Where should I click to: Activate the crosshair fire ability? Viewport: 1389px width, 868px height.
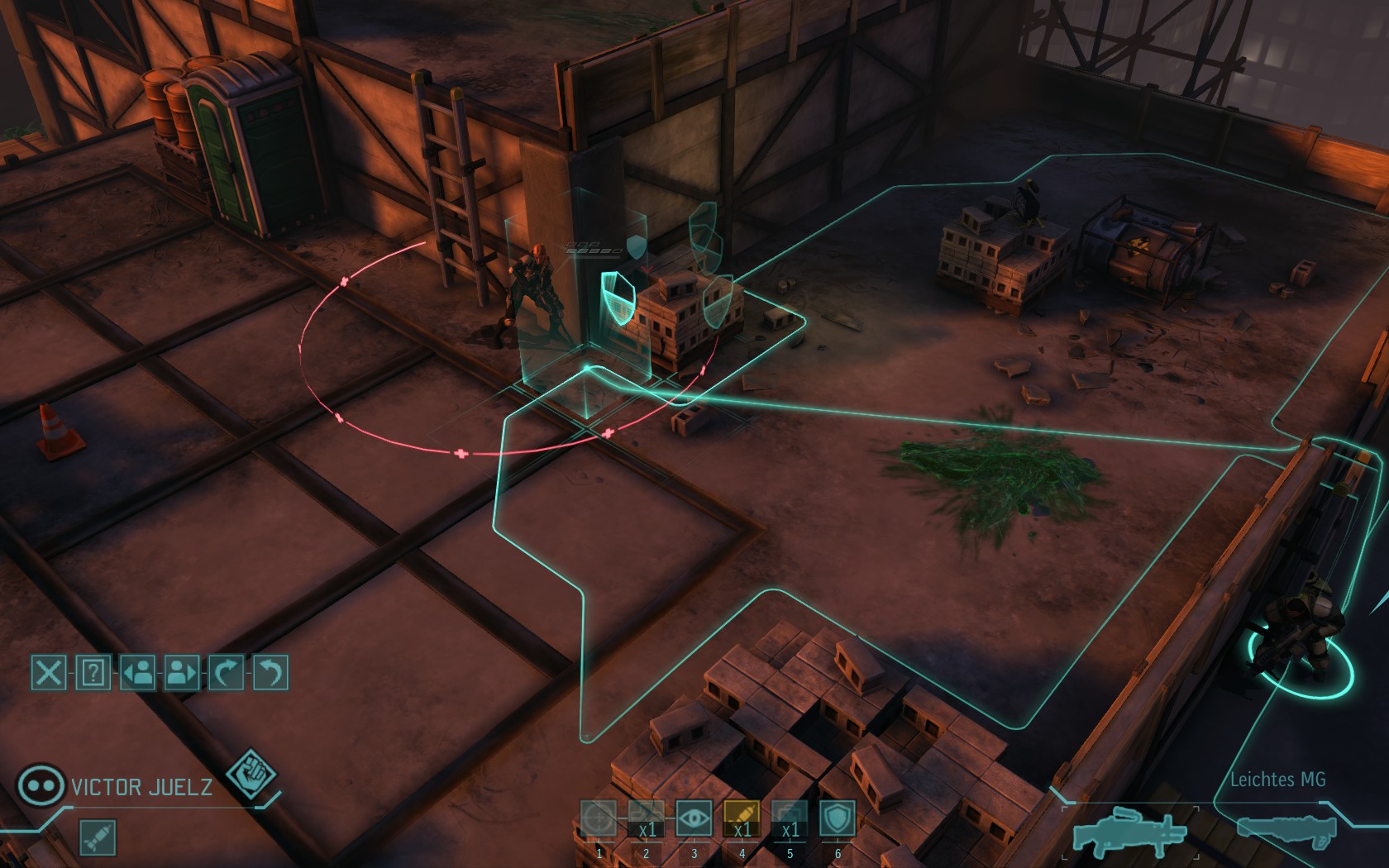598,819
